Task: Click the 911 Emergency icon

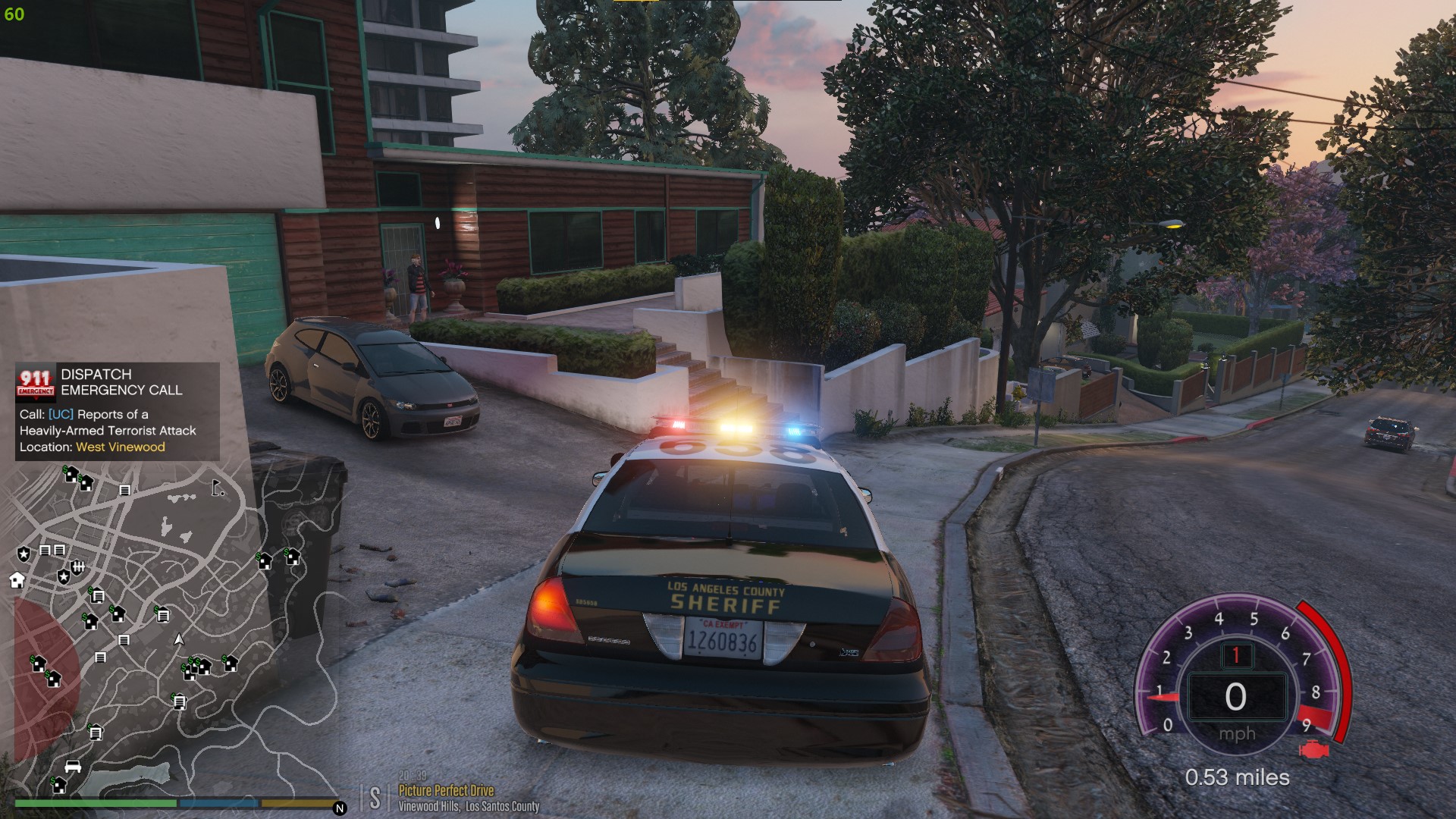Action: [36, 383]
